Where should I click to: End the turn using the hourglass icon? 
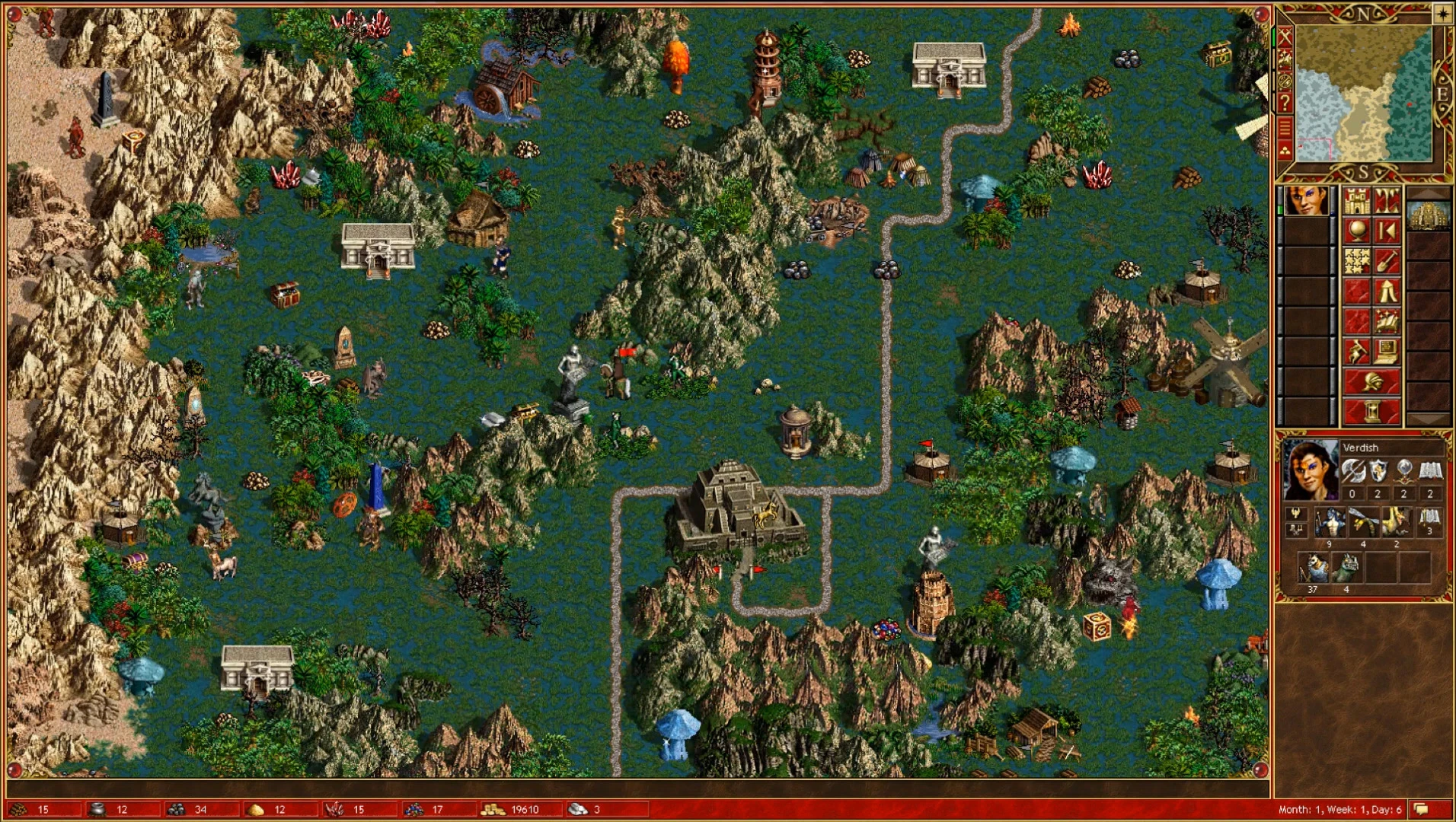point(1372,411)
